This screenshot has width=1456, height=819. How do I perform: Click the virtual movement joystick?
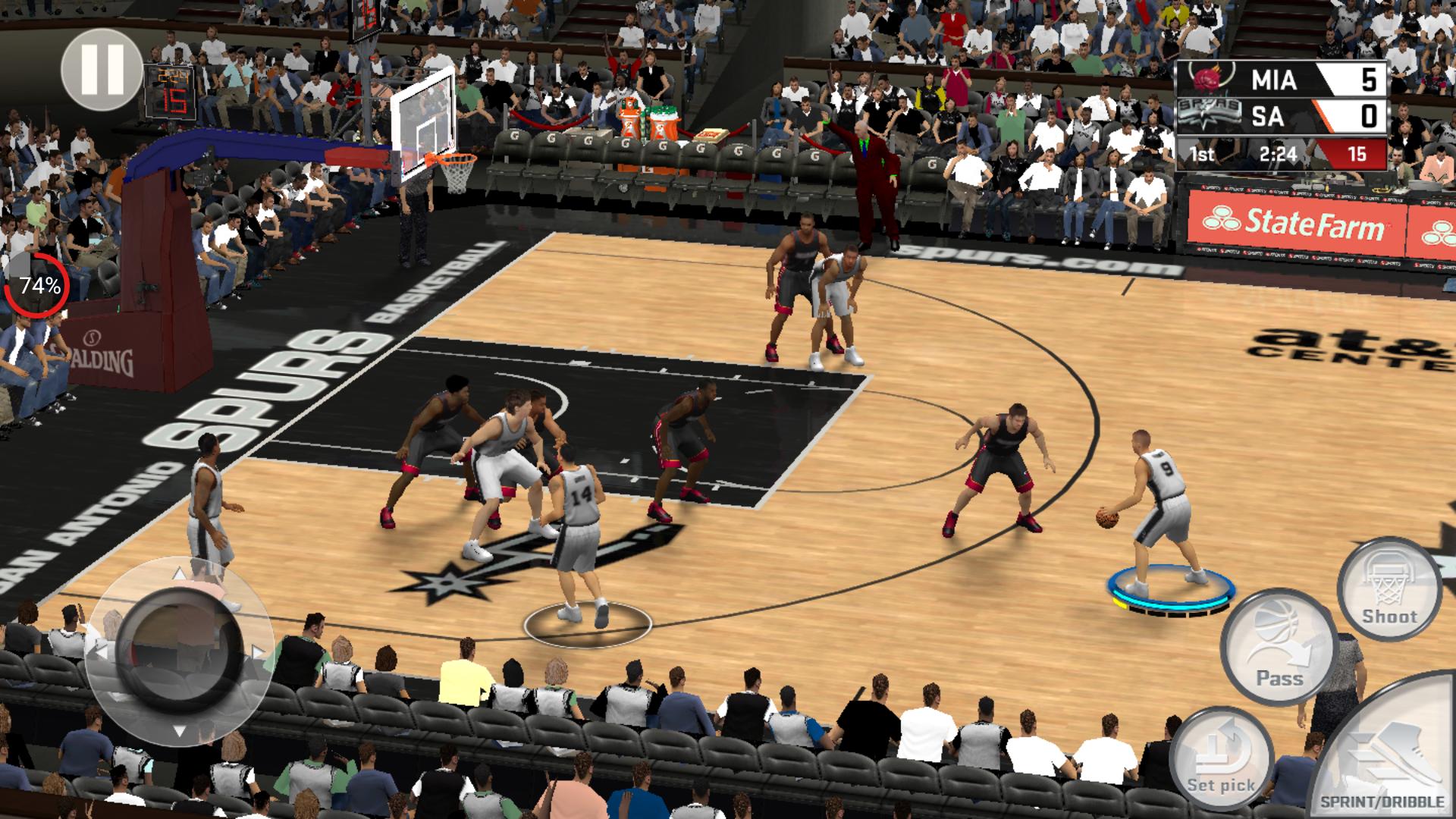pyautogui.click(x=179, y=651)
